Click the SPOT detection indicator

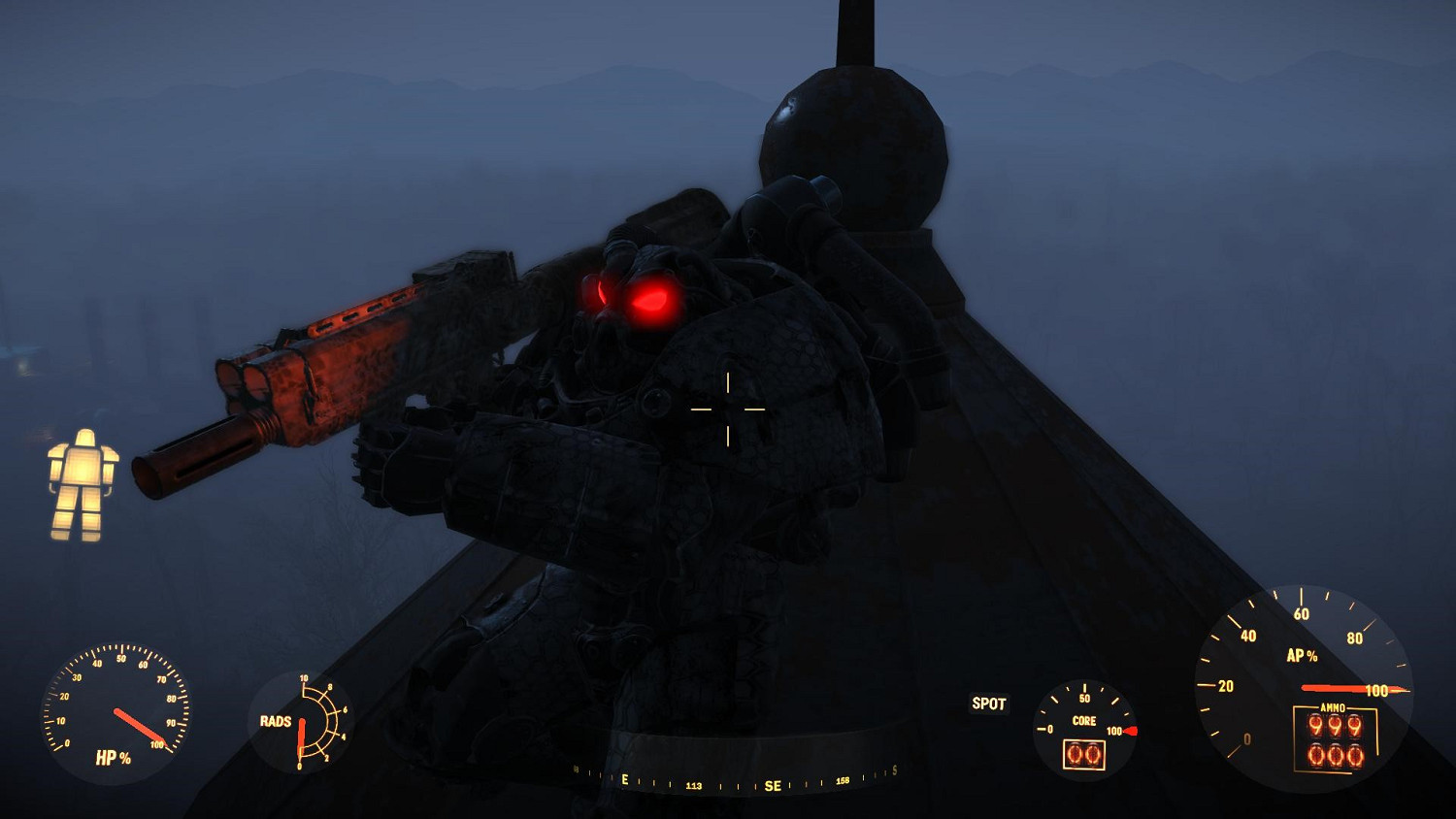(x=988, y=704)
